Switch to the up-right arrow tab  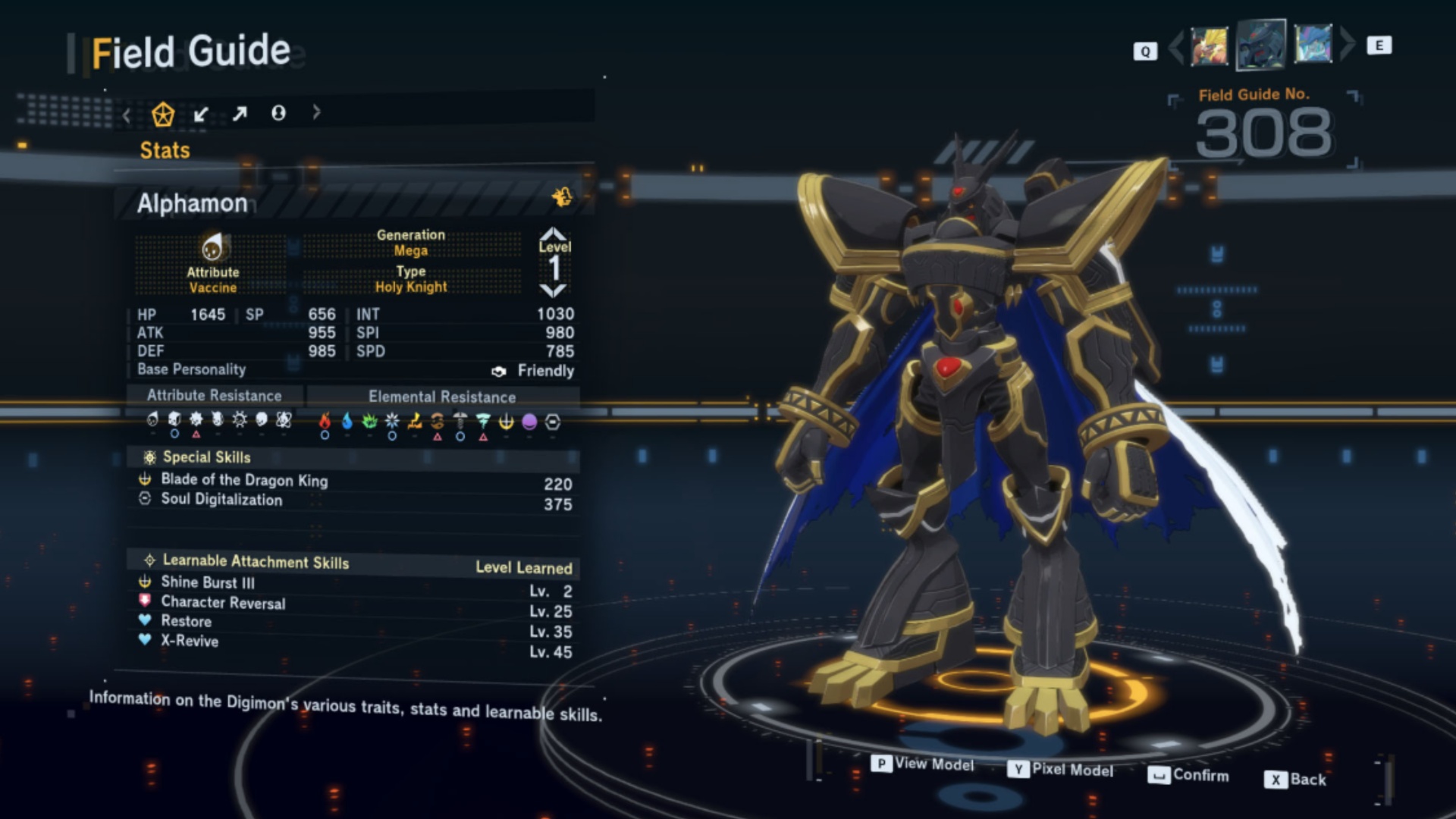[240, 114]
